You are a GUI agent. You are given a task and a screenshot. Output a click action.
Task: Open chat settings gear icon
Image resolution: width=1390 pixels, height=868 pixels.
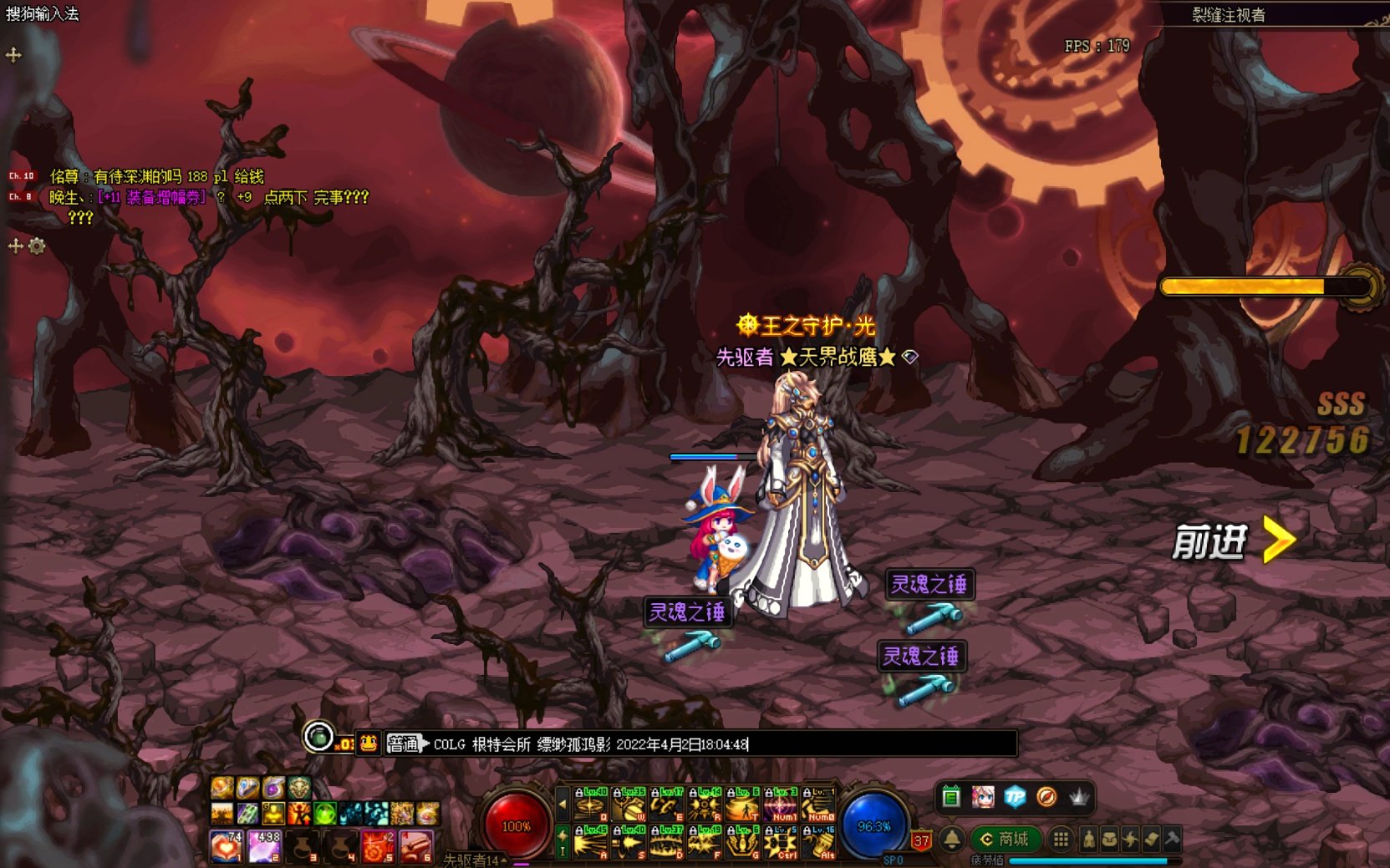coord(37,246)
